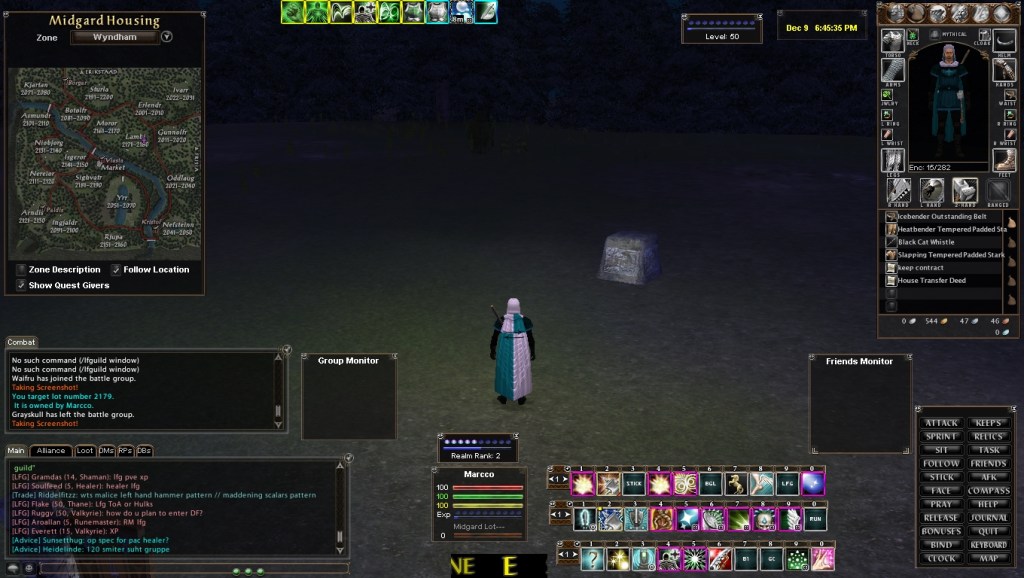Show the COMPASS via its button
This screenshot has height=578, width=1024.
pos(988,491)
